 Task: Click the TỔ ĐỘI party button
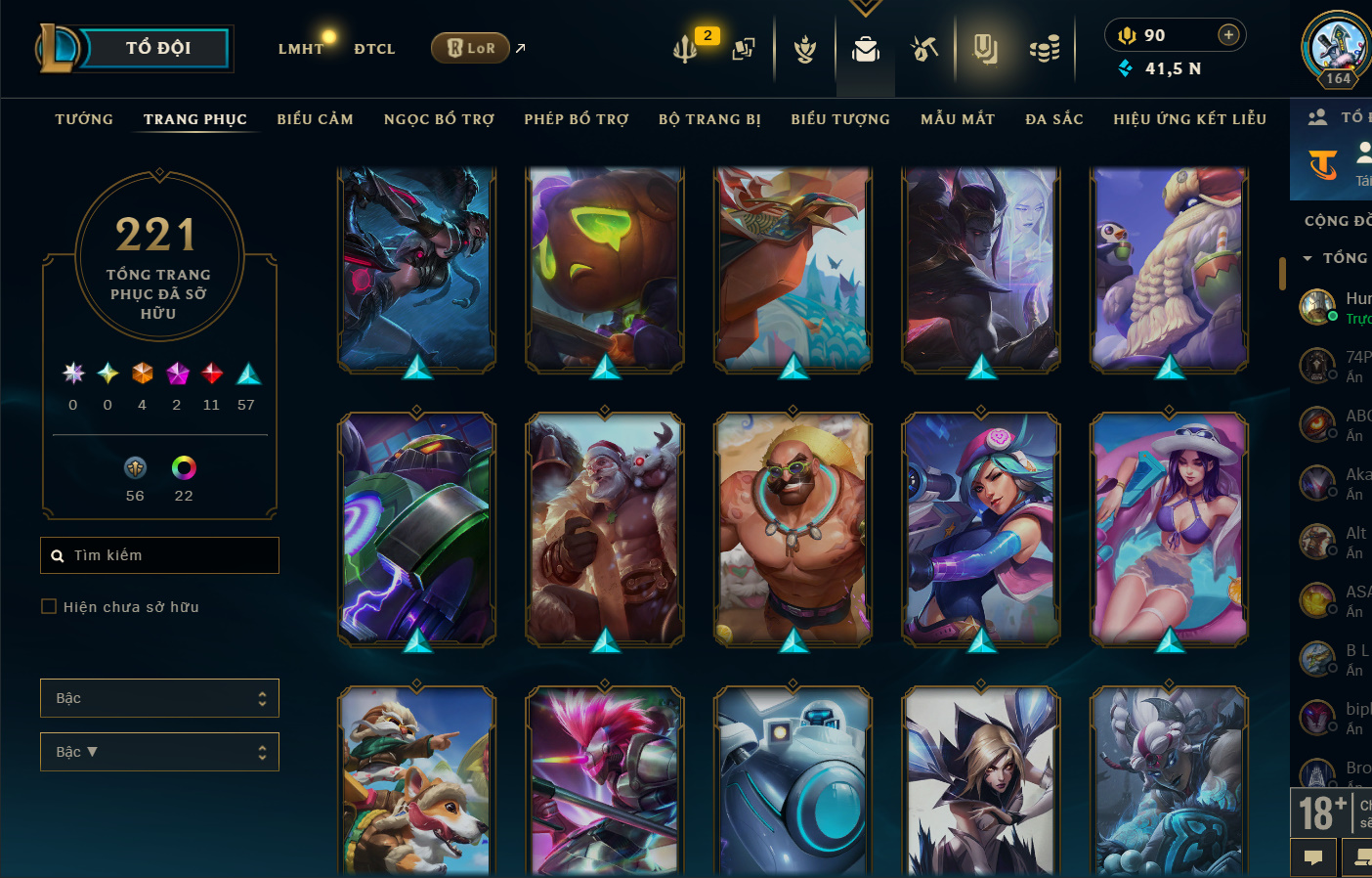tap(157, 48)
